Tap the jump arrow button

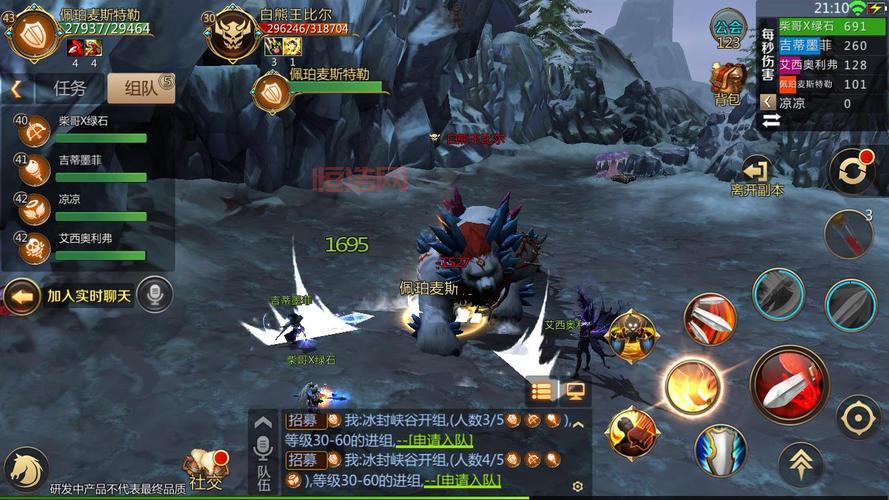pos(800,463)
